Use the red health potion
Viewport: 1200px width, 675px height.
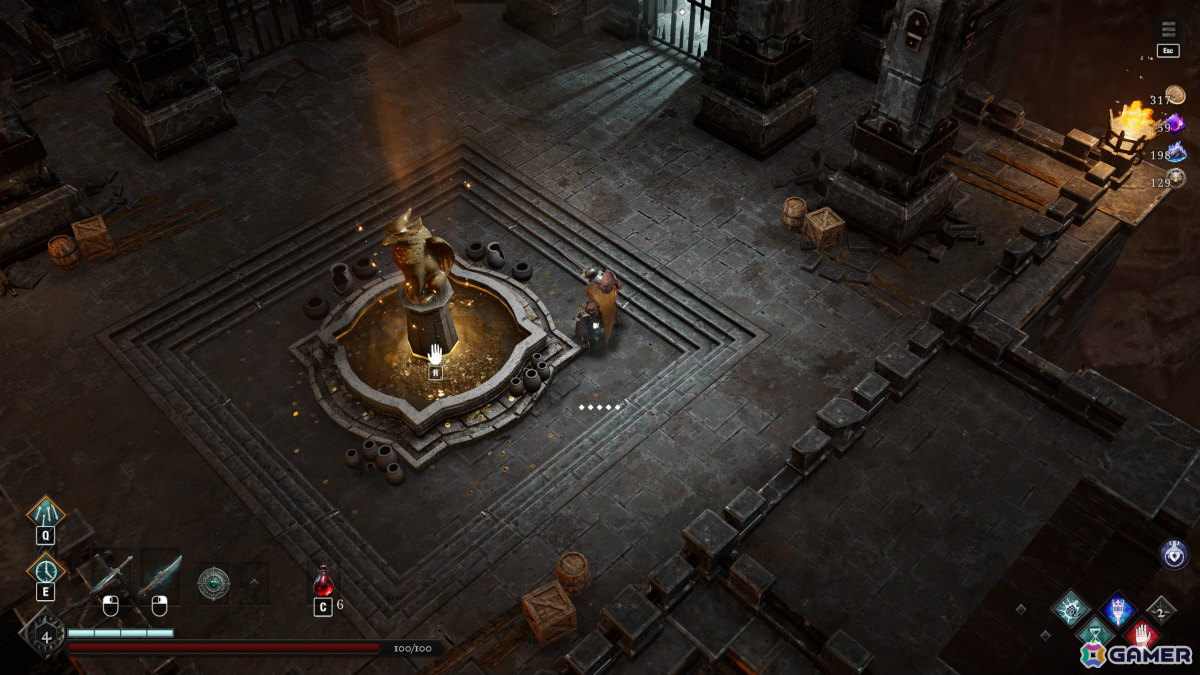323,581
